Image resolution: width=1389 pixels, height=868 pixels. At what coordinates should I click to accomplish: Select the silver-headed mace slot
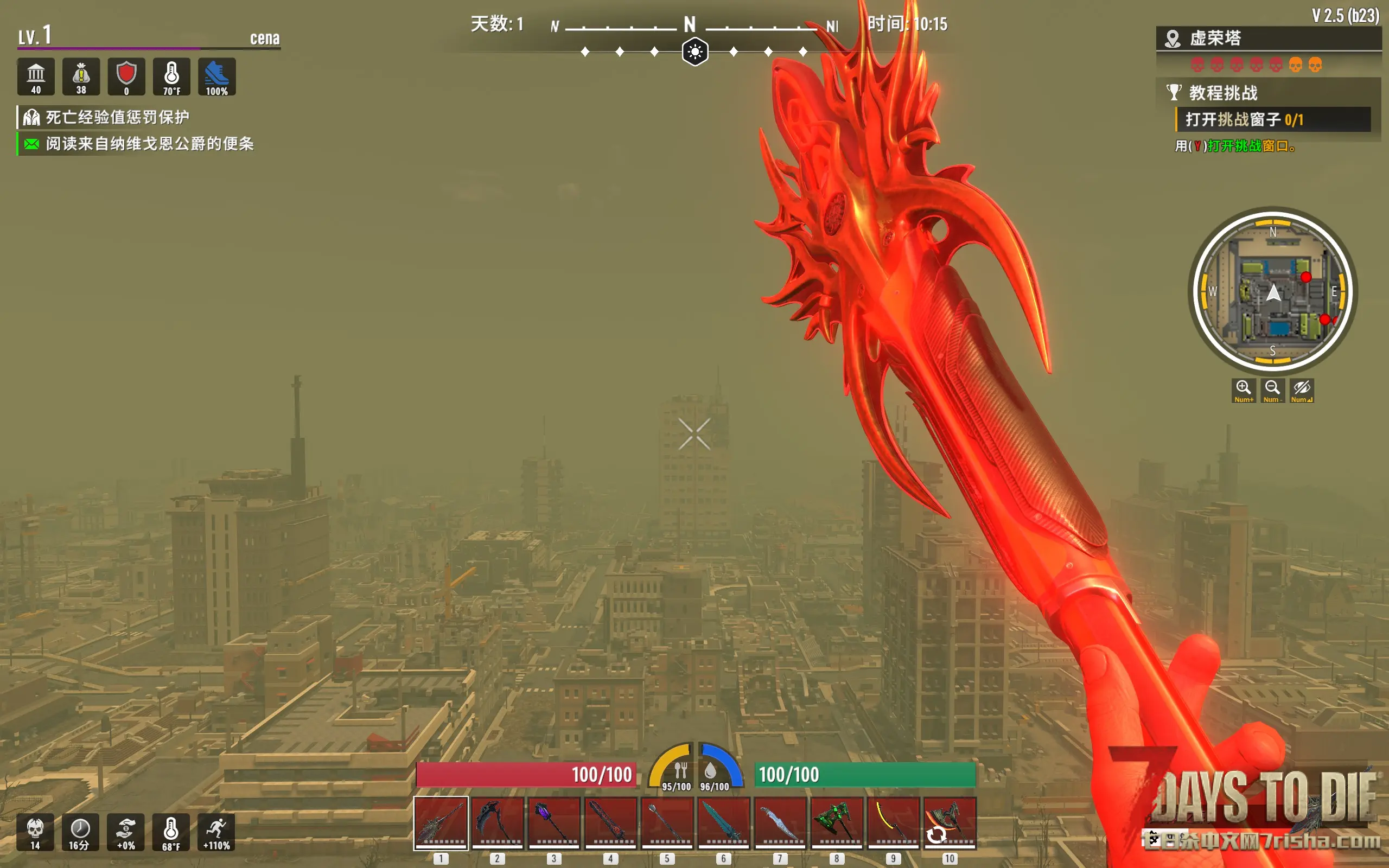pos(666,822)
